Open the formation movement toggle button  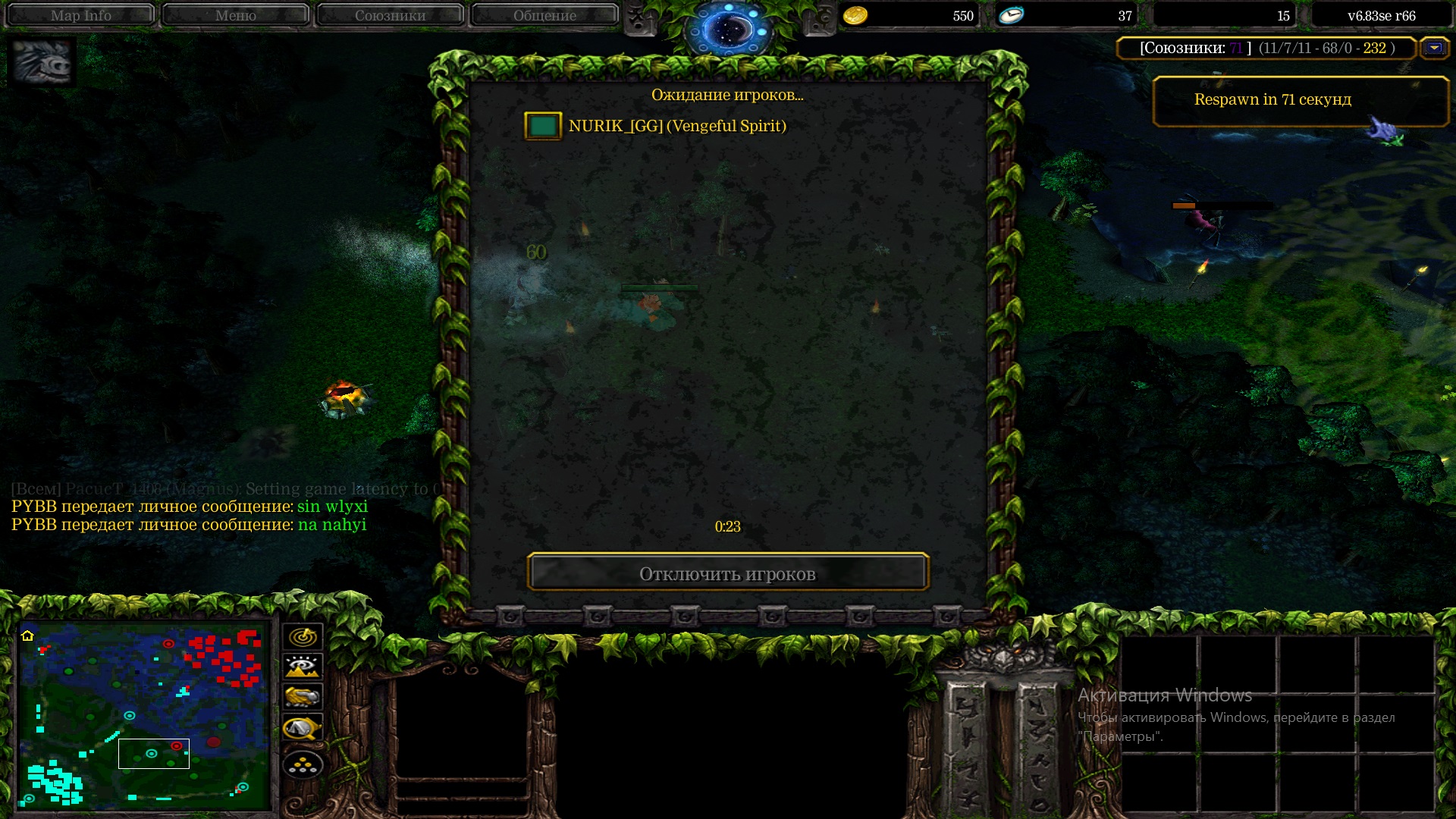pos(303,765)
